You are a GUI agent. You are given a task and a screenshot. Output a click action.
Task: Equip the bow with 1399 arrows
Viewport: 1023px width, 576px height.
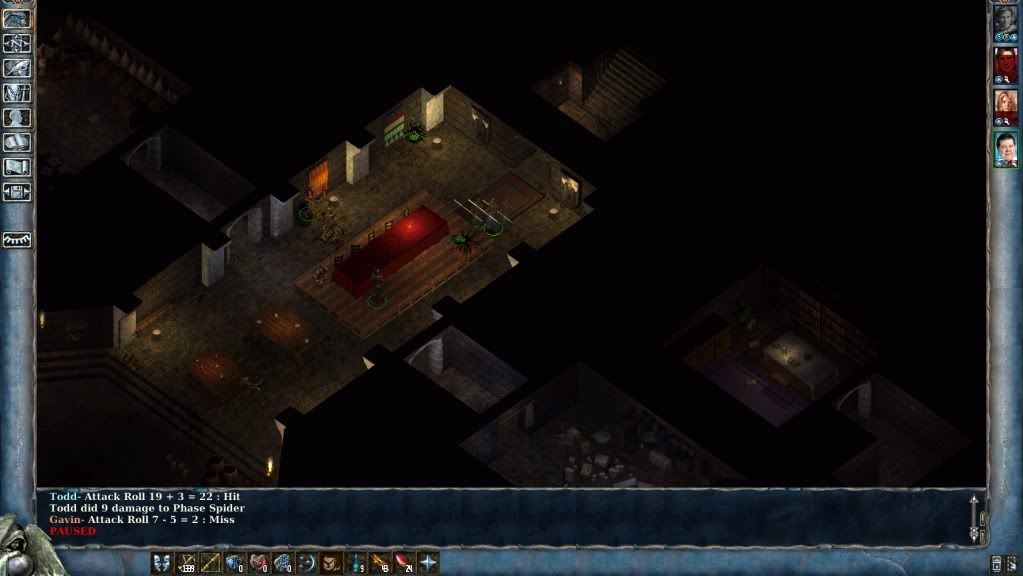(186, 563)
